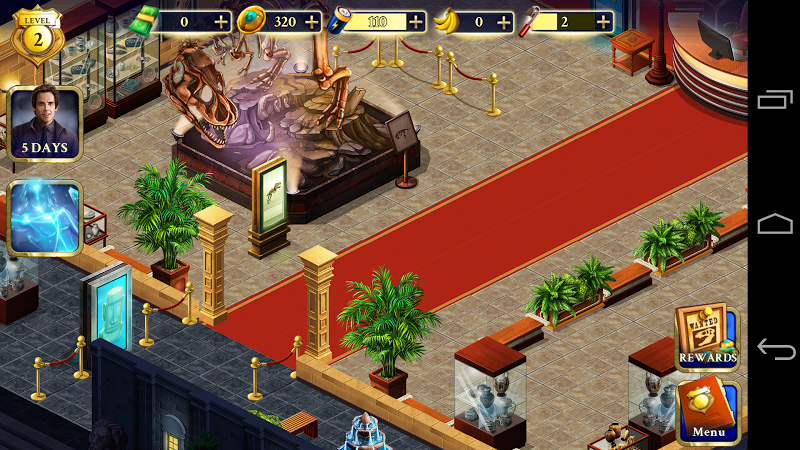The image size is (800, 450).
Task: Add more green cash
Action: pos(221,22)
